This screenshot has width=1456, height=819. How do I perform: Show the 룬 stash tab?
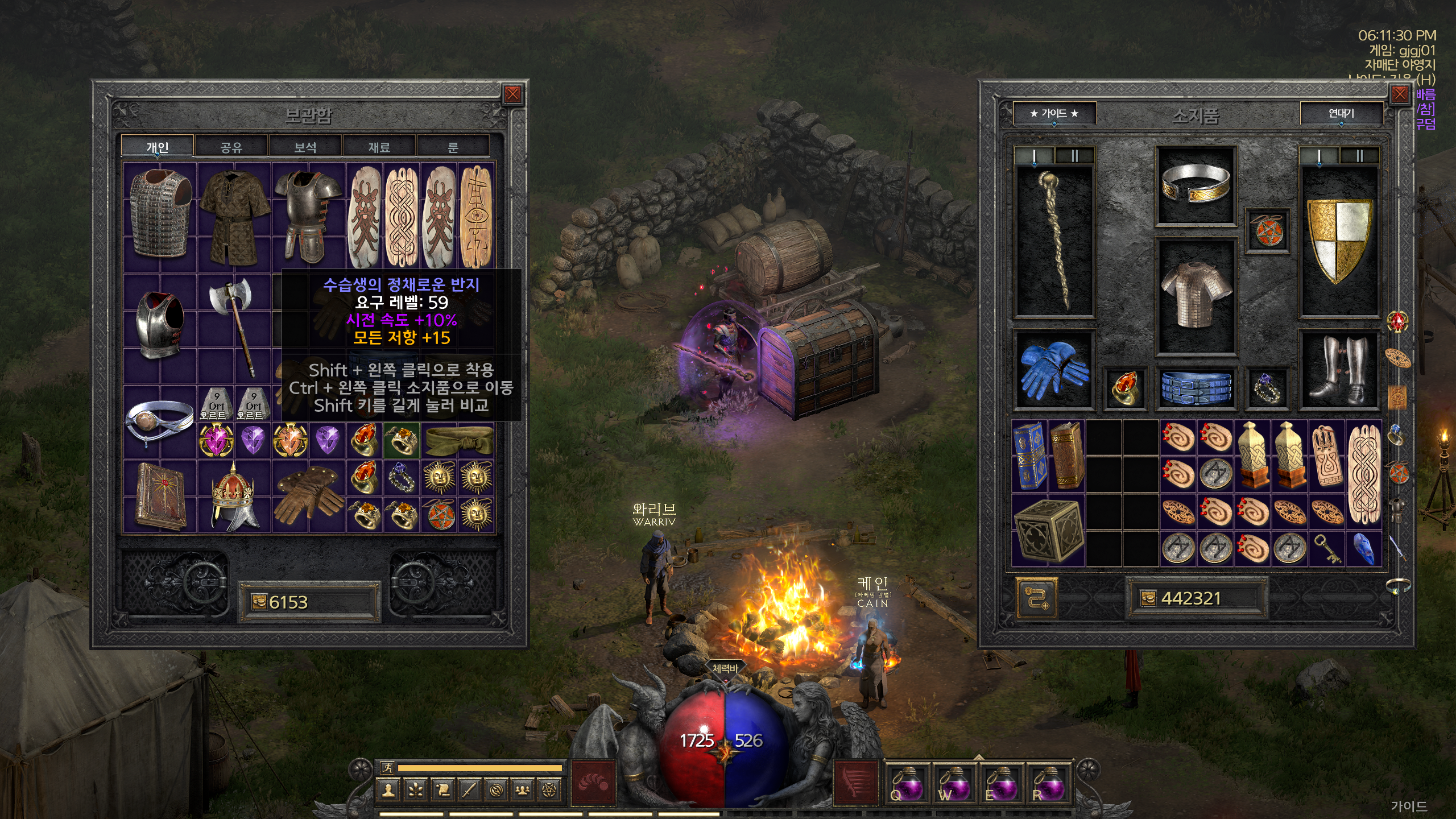[x=453, y=147]
